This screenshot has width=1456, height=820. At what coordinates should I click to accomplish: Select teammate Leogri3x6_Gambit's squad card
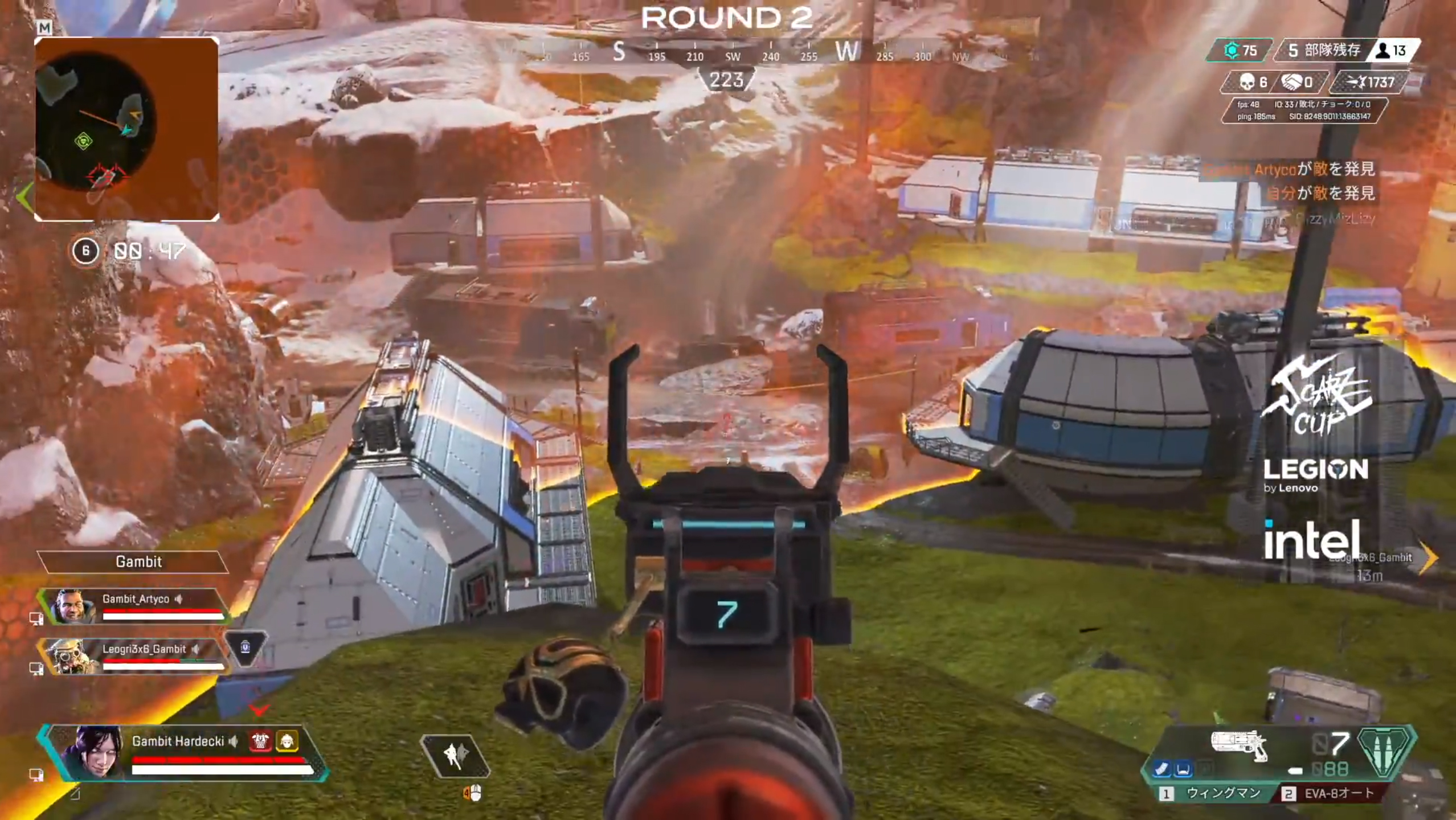[x=136, y=656]
